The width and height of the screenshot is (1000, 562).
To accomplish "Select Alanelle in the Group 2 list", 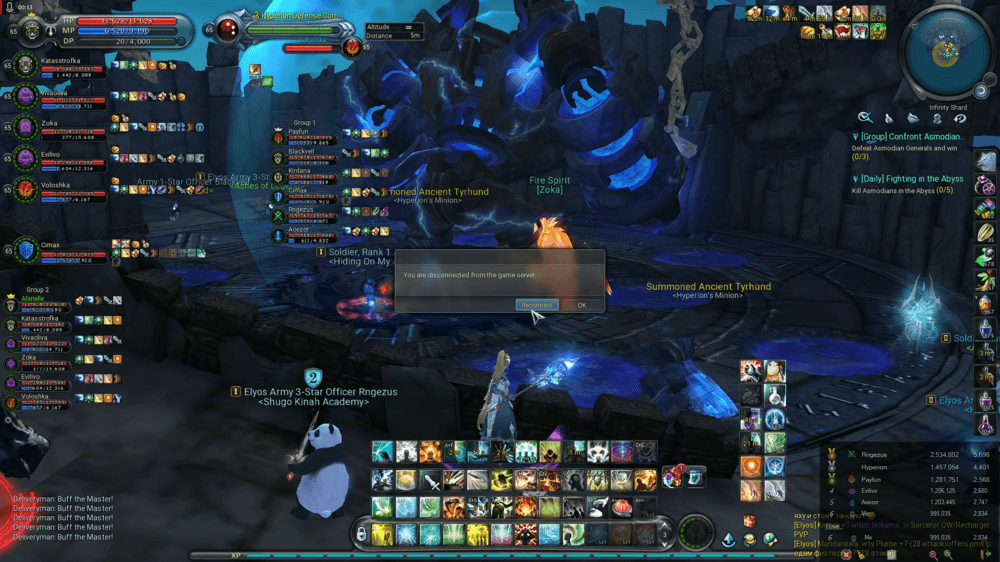I will click(x=34, y=297).
